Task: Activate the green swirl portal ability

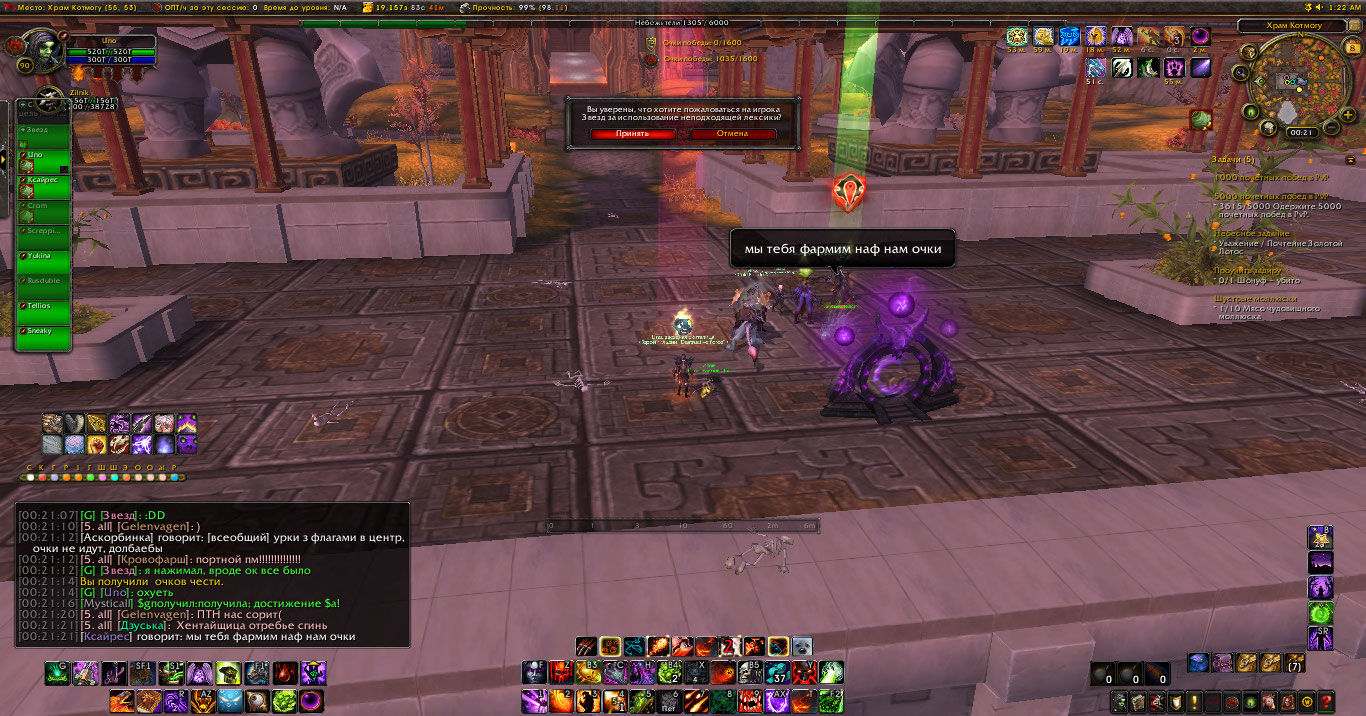Action: tap(1320, 612)
